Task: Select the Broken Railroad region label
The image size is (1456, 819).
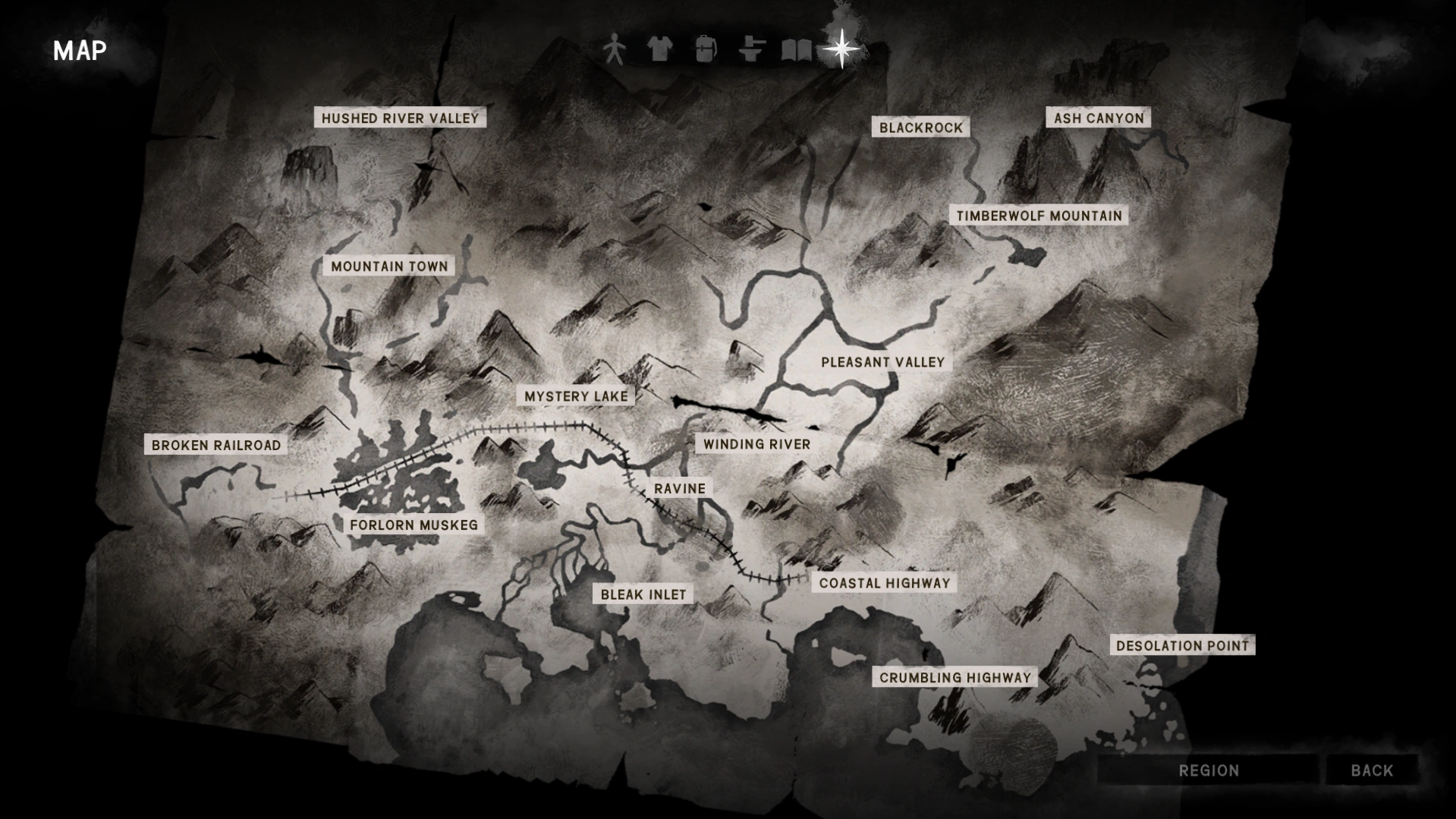Action: (x=215, y=446)
